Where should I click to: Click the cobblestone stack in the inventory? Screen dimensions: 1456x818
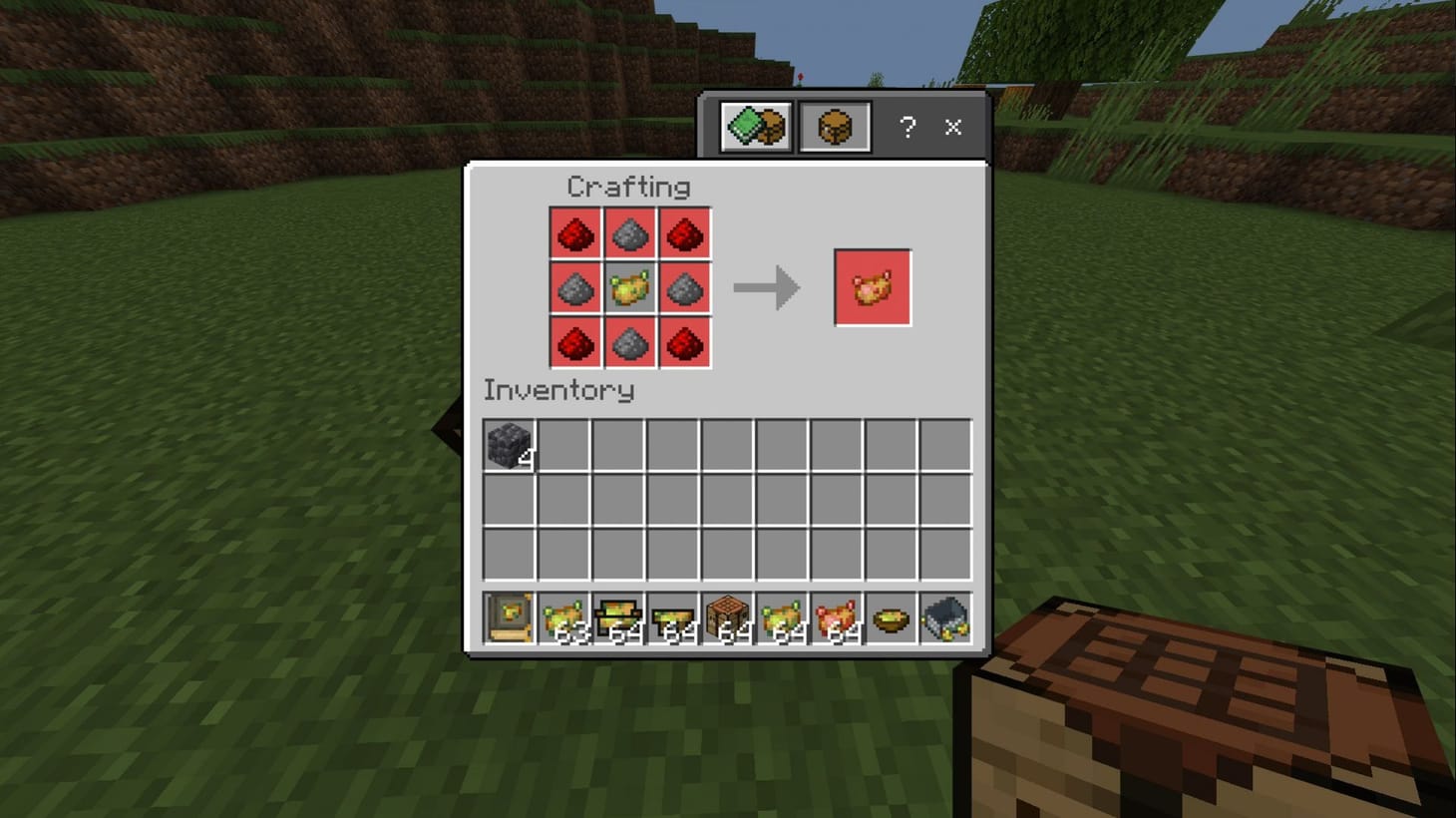508,446
